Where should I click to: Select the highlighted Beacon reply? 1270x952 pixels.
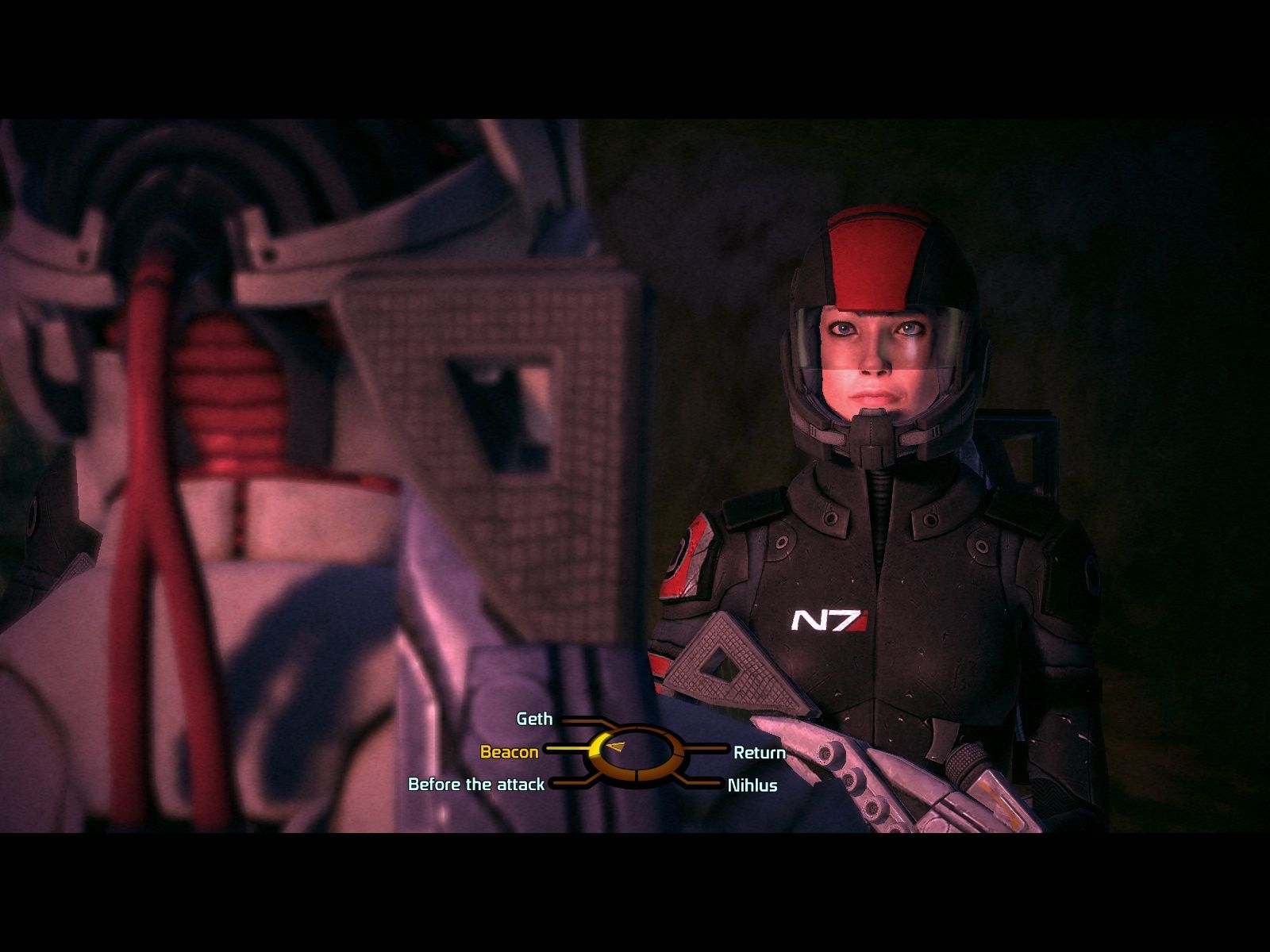coord(509,751)
